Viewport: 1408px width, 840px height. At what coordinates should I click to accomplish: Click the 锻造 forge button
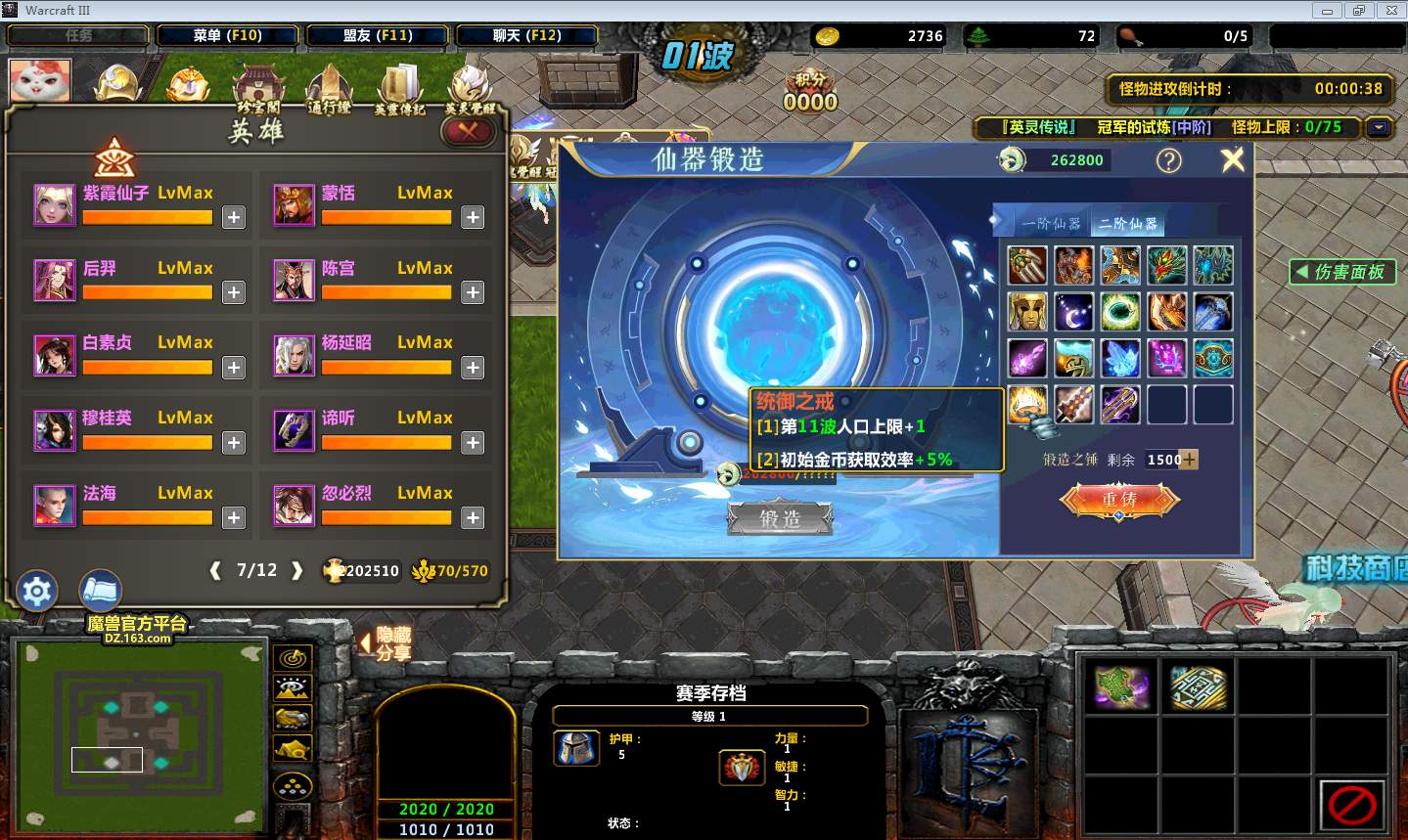[780, 518]
